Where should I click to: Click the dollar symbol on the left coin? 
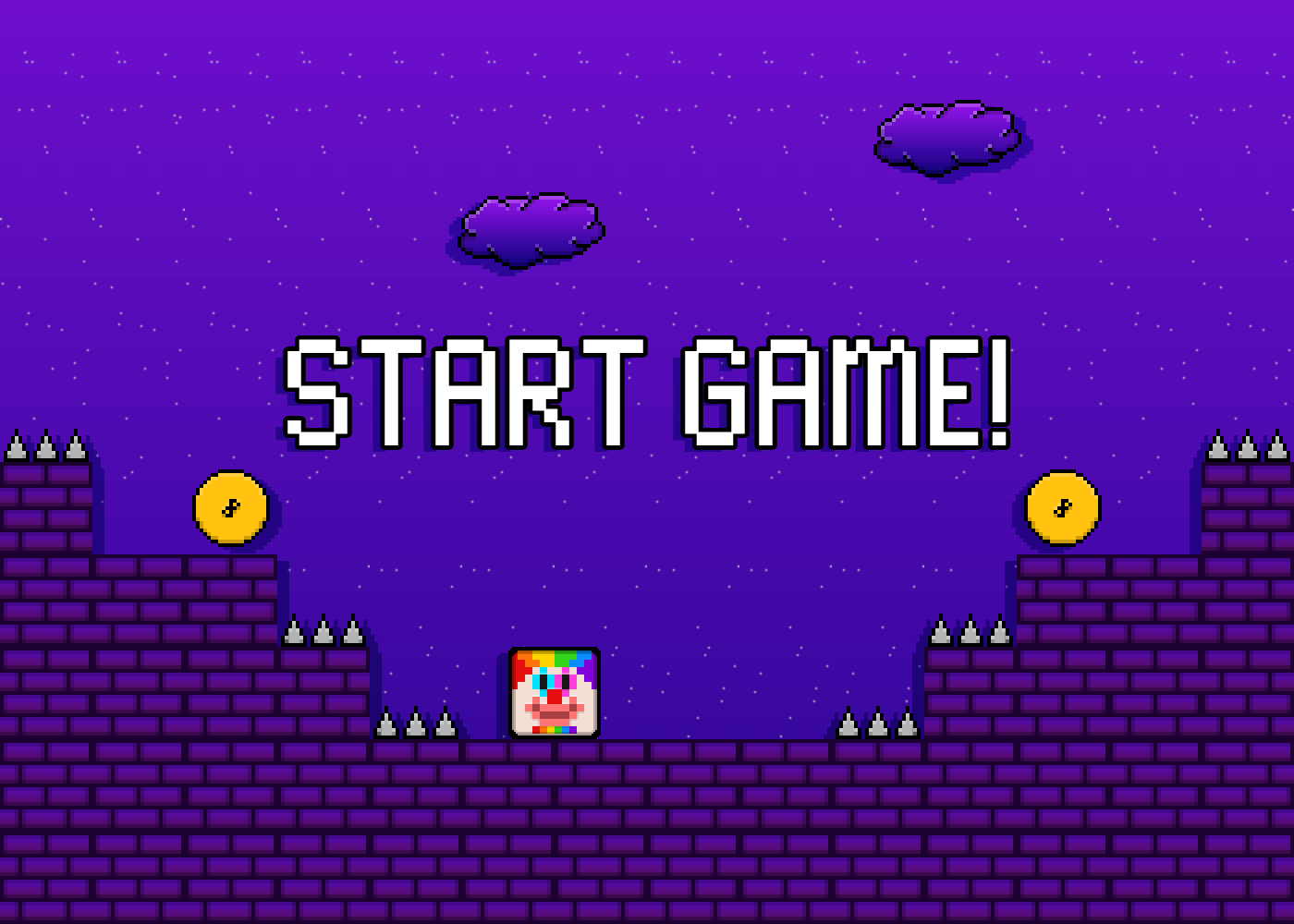coord(229,506)
